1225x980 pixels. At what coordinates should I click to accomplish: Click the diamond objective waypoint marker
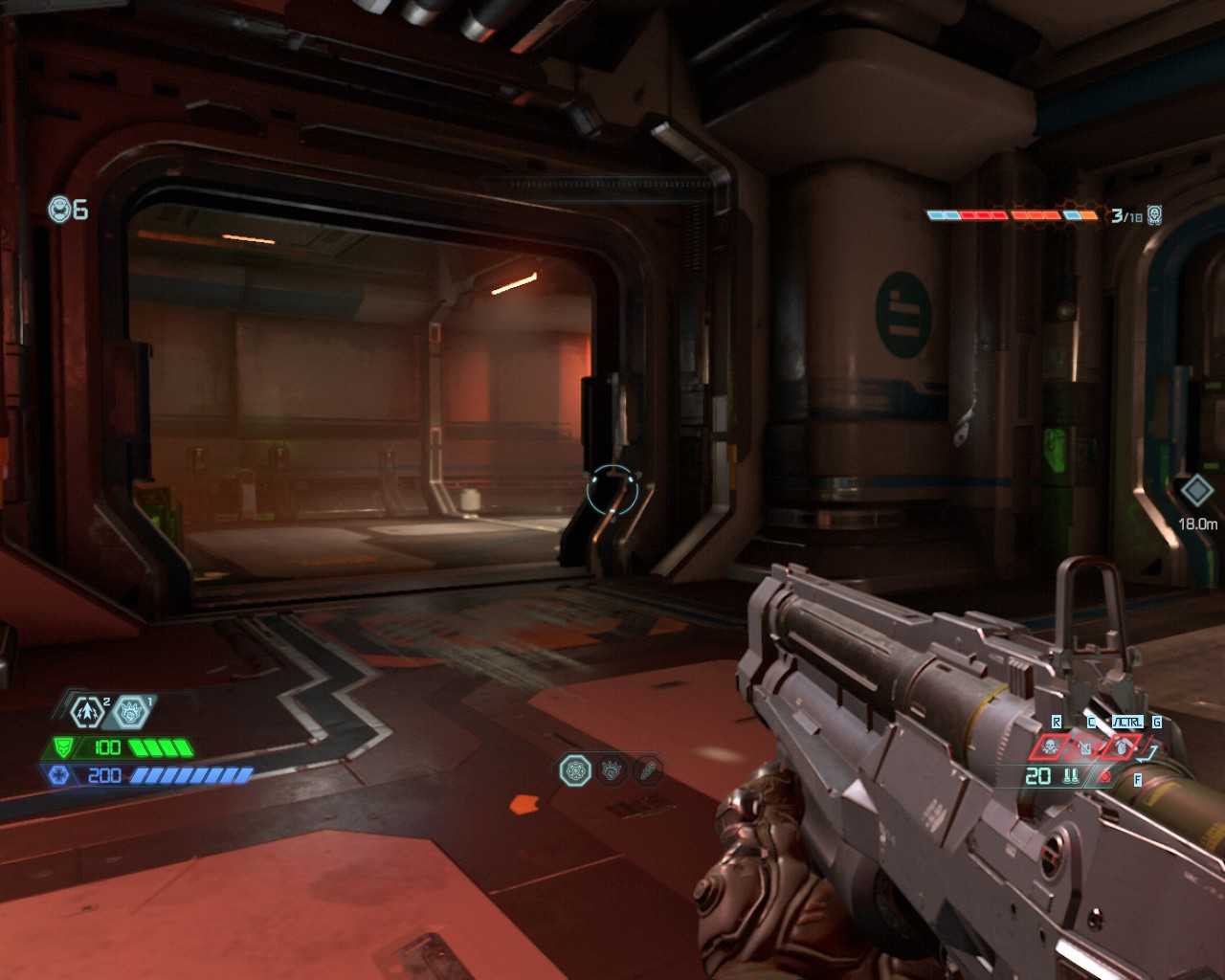coord(1196,491)
